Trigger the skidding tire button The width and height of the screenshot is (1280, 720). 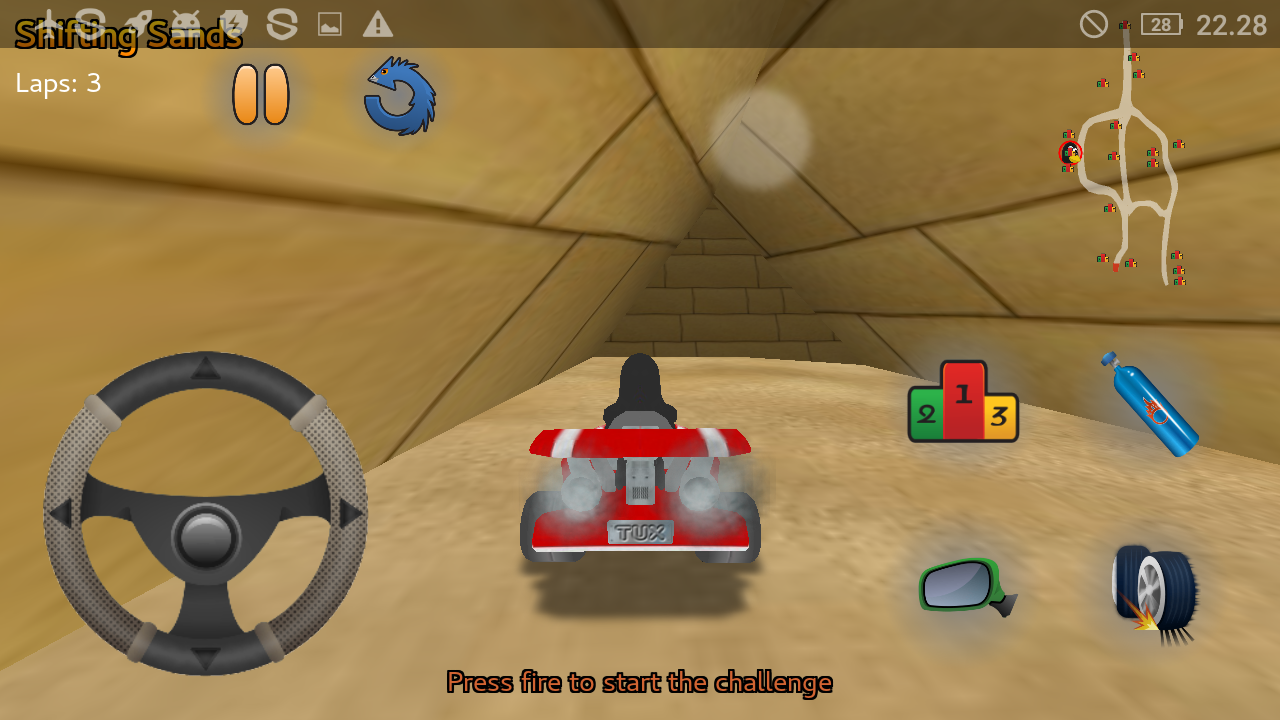point(1153,591)
